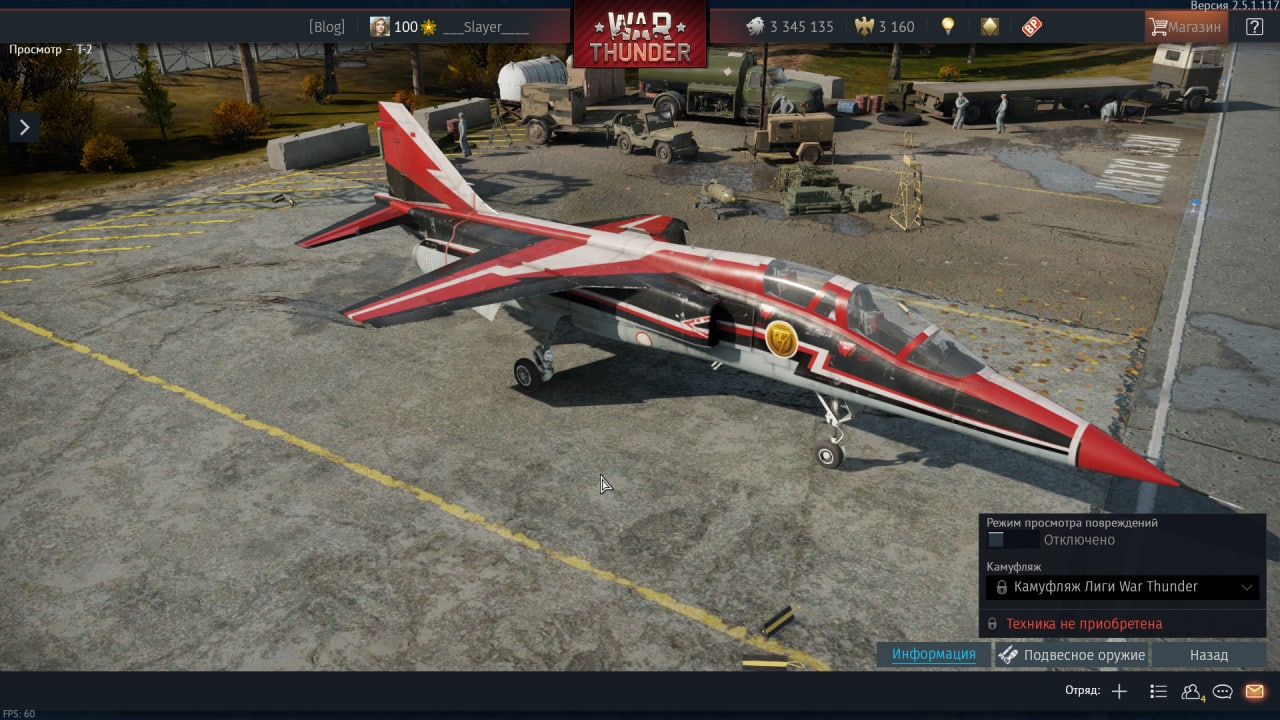
Task: Open the list icon in bottom bar
Action: point(1158,691)
